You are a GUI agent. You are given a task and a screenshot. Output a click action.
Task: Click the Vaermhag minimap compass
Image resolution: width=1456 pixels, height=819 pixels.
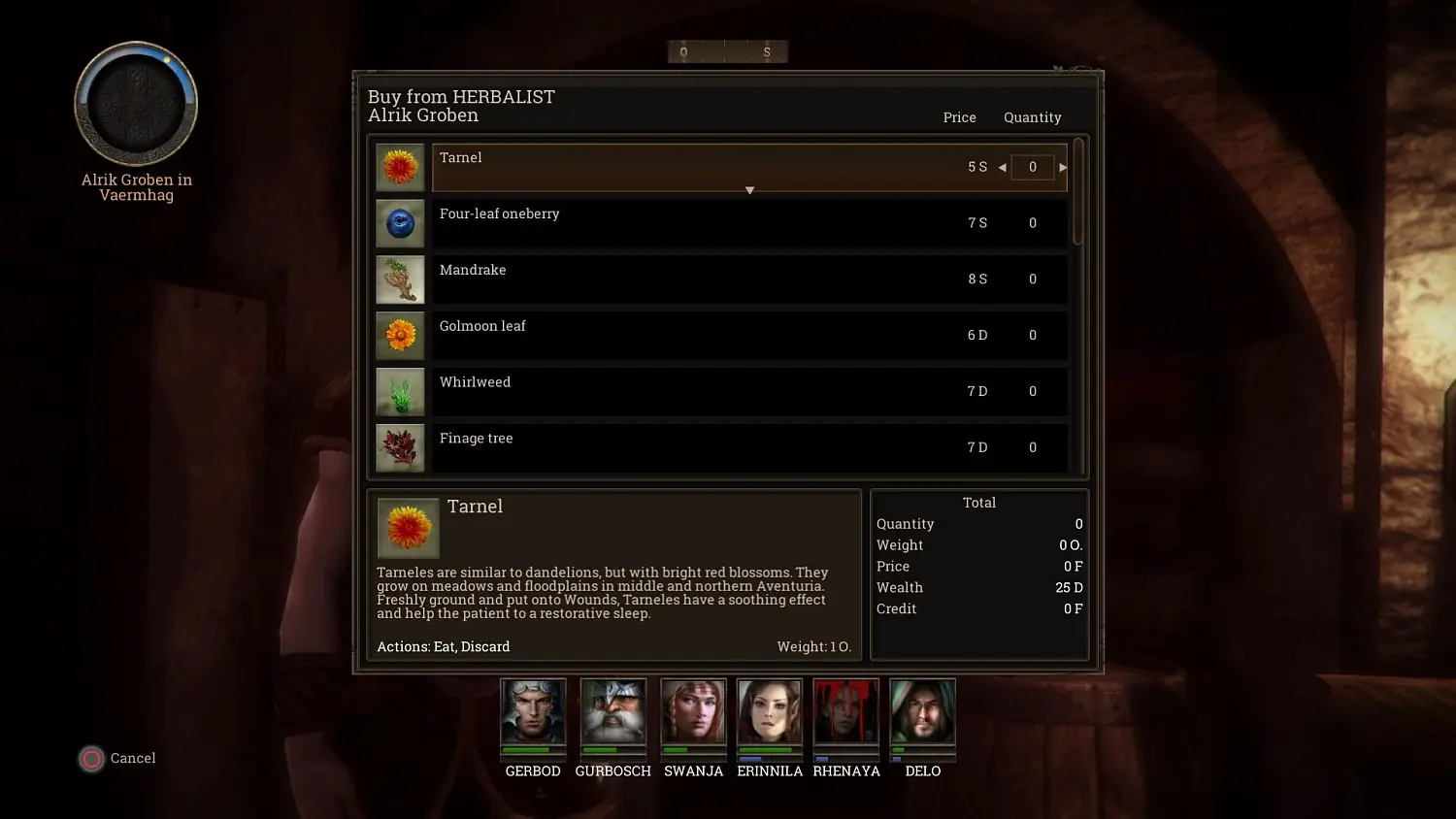136,102
